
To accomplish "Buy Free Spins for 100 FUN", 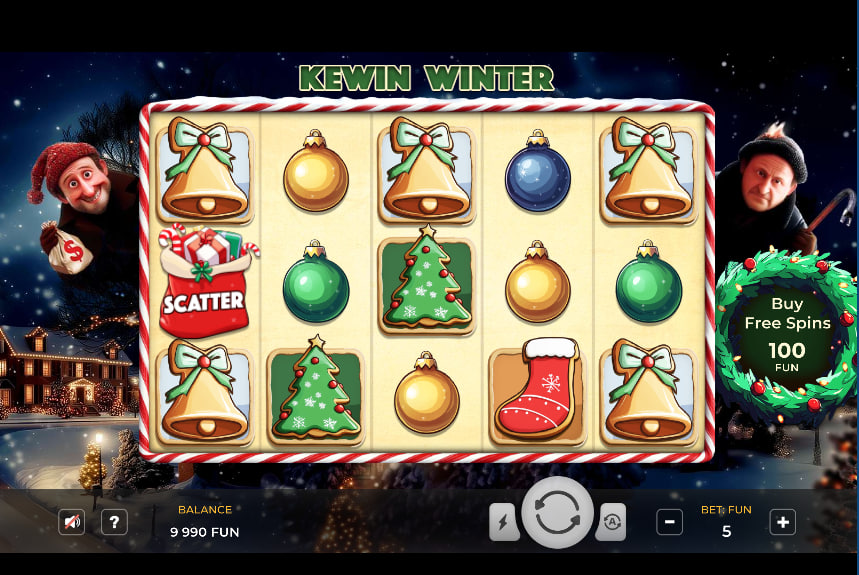I will (786, 332).
